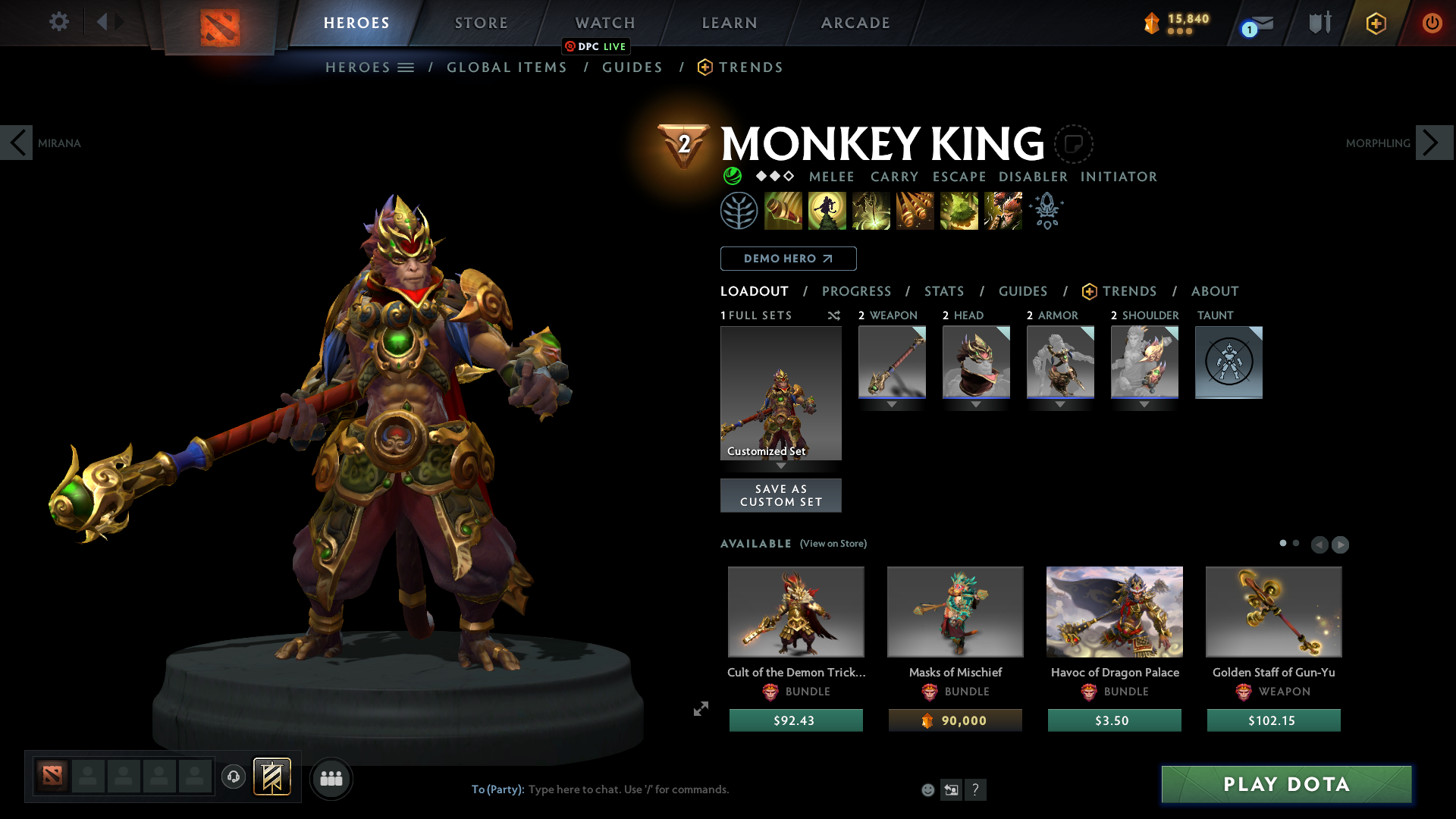The width and height of the screenshot is (1456, 819).
Task: Select the Masks of Mischief bundle thumbnail
Action: point(955,611)
